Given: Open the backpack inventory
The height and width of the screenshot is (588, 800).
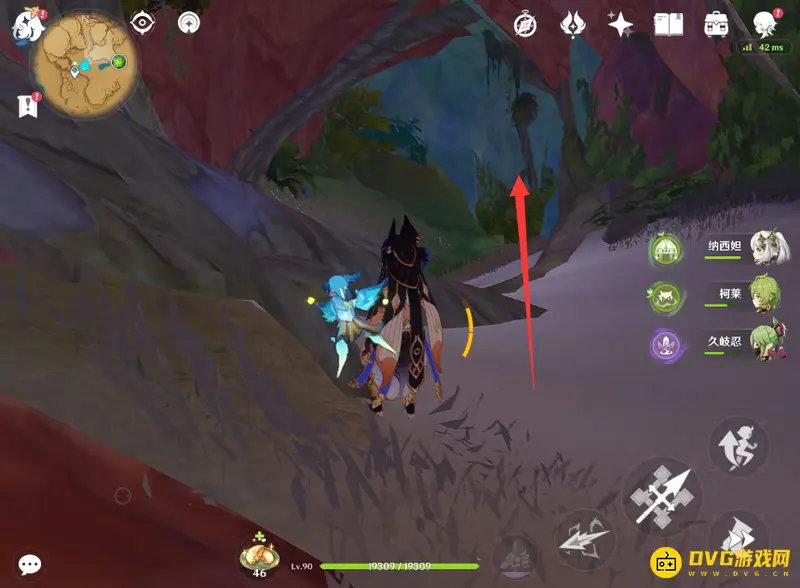Looking at the screenshot, I should 715,24.
